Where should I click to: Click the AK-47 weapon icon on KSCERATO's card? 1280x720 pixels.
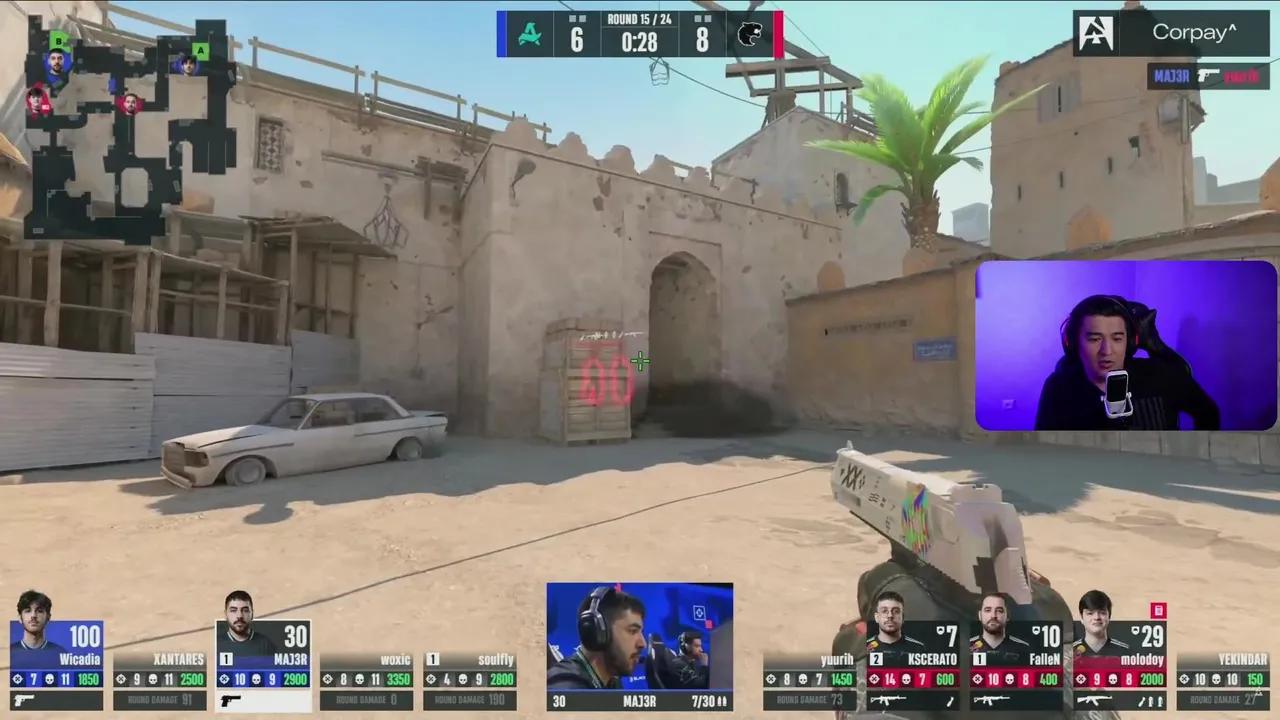coord(888,700)
